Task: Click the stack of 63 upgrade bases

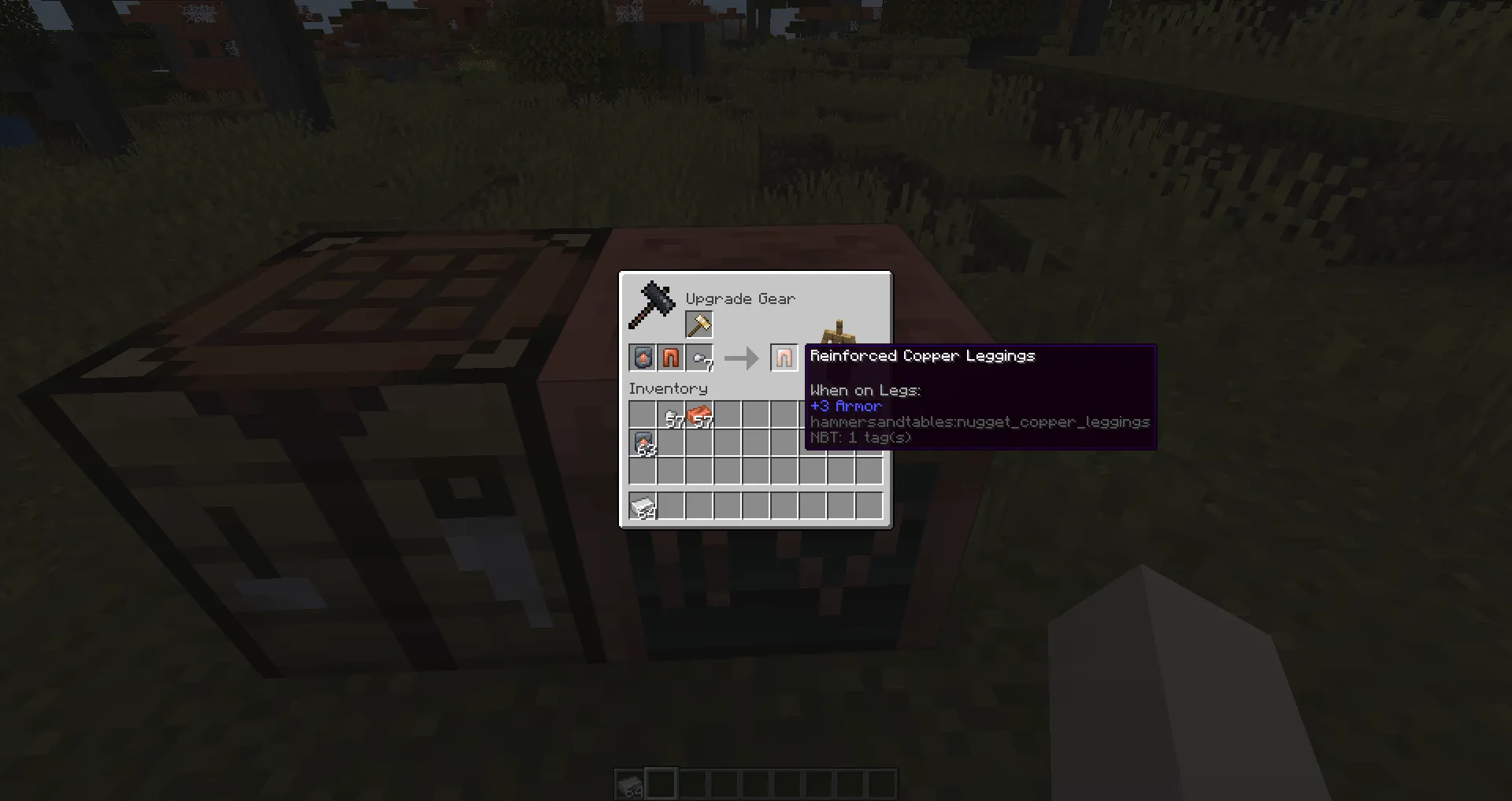Action: (x=643, y=443)
